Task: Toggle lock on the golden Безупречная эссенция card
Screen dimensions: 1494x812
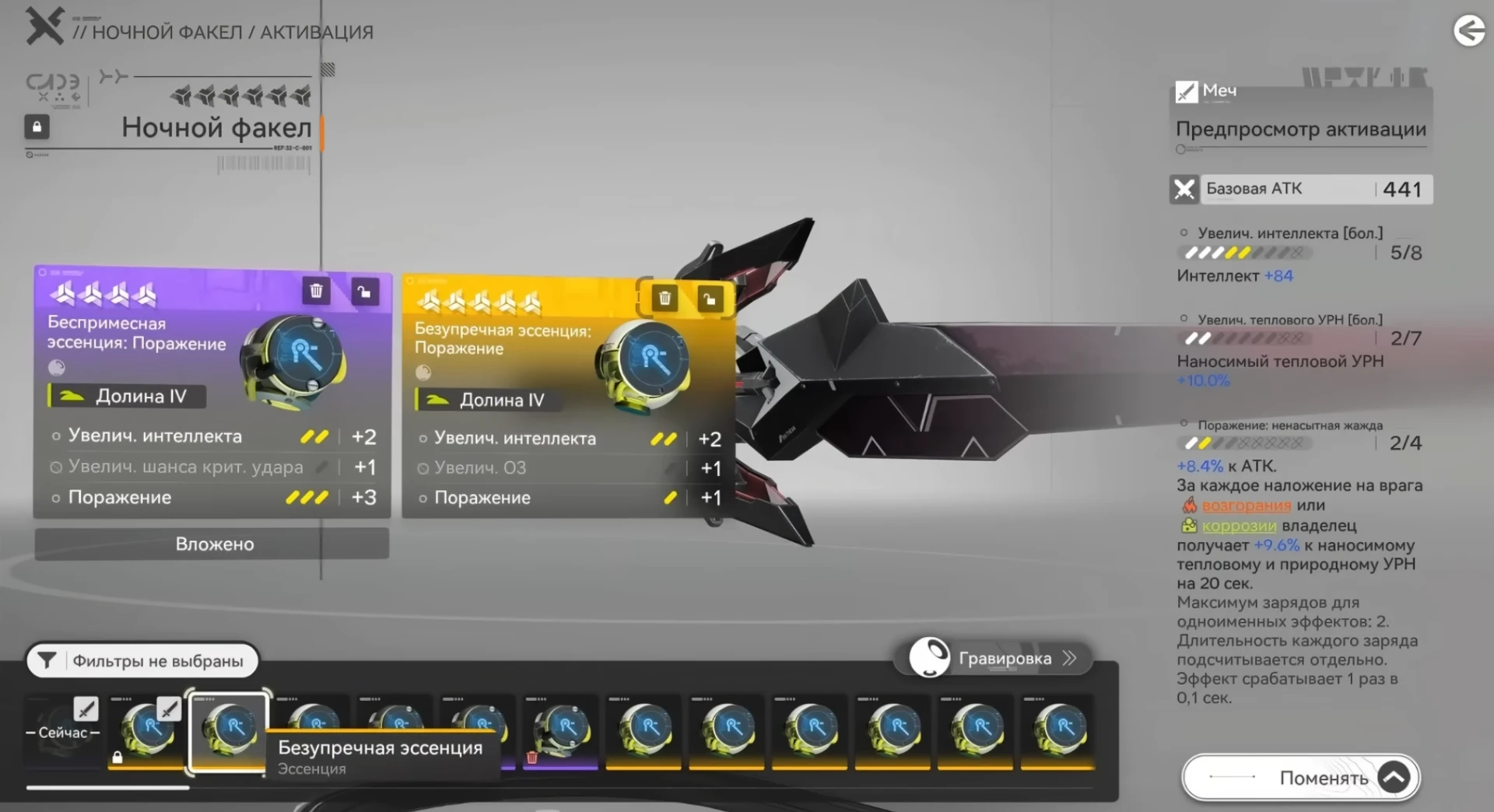Action: (x=710, y=299)
